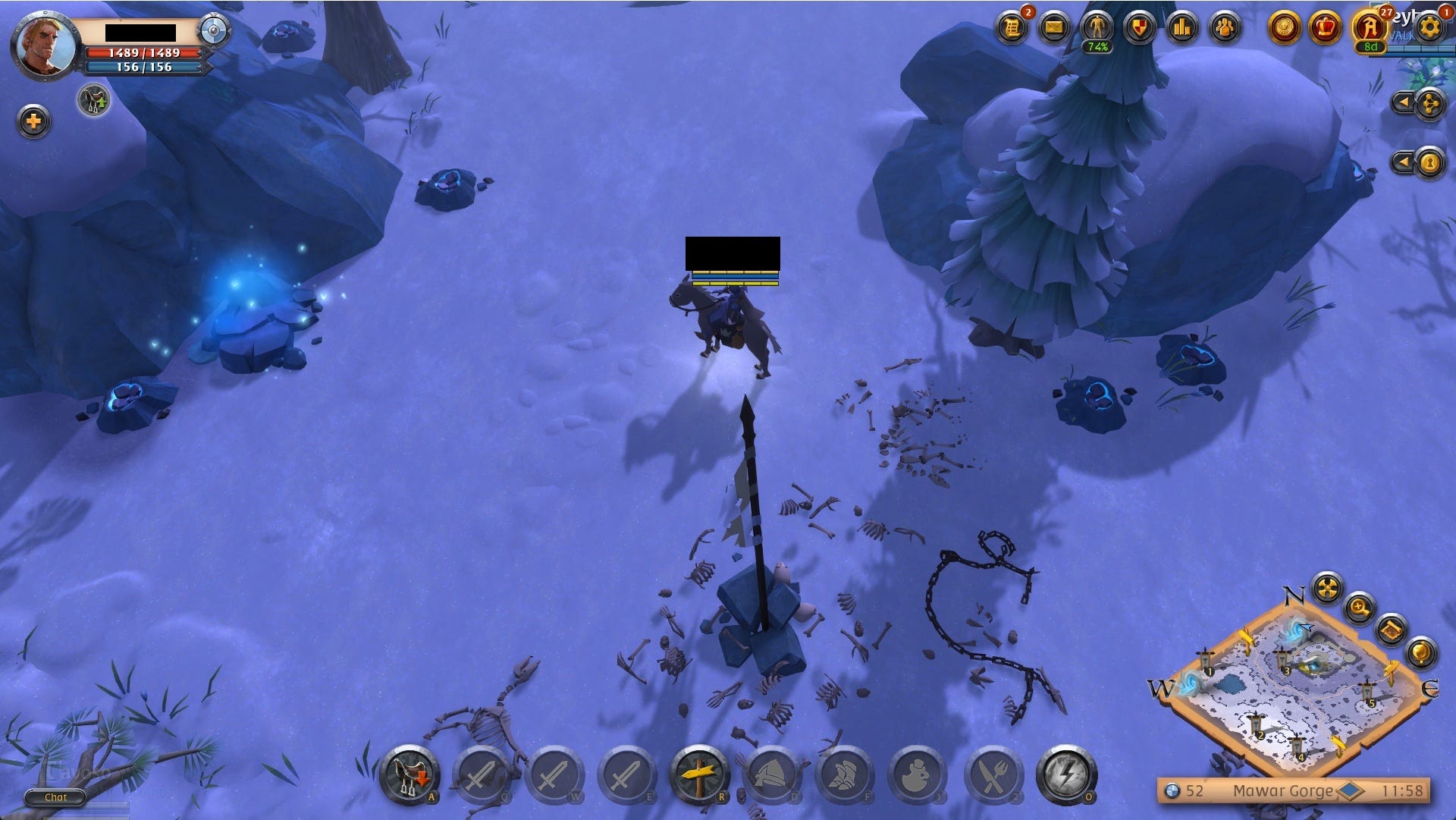This screenshot has height=820, width=1456.
Task: Open the Chat box
Action: (55, 797)
